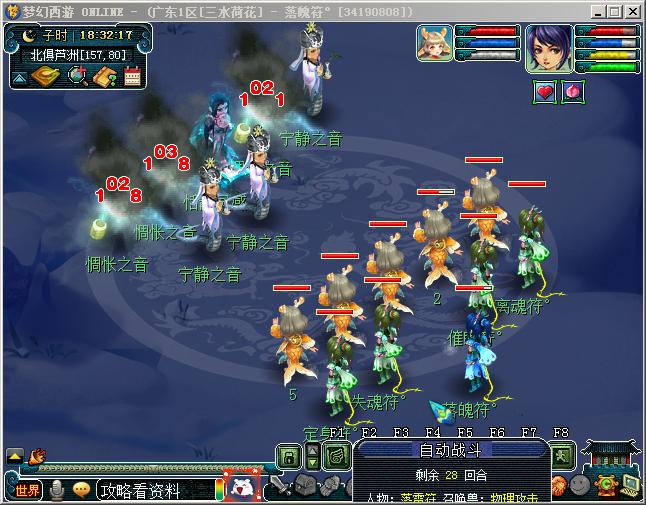Open the help book with question mark
This screenshot has height=505, width=646.
[x=105, y=76]
